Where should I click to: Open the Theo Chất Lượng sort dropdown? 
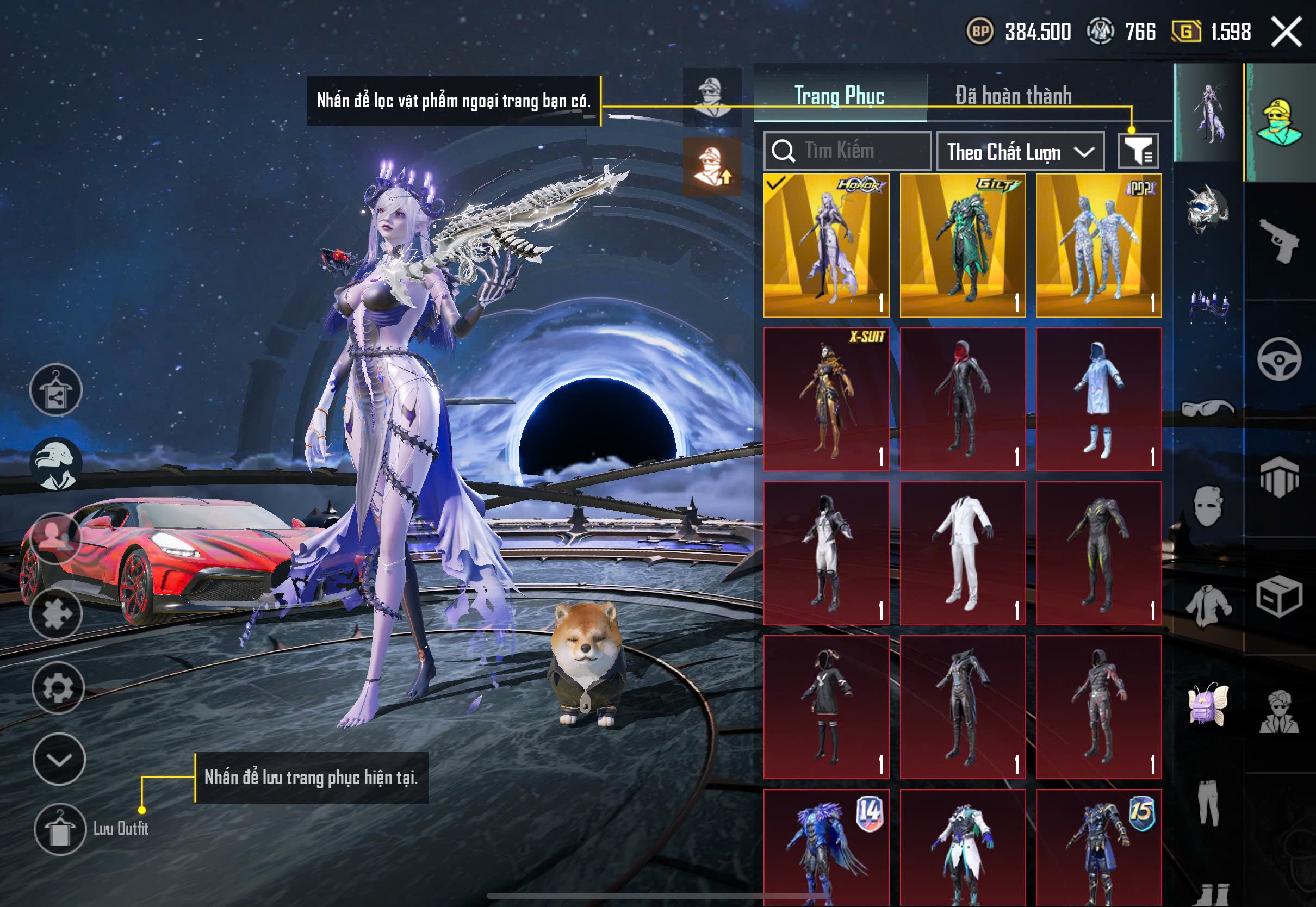point(1020,152)
